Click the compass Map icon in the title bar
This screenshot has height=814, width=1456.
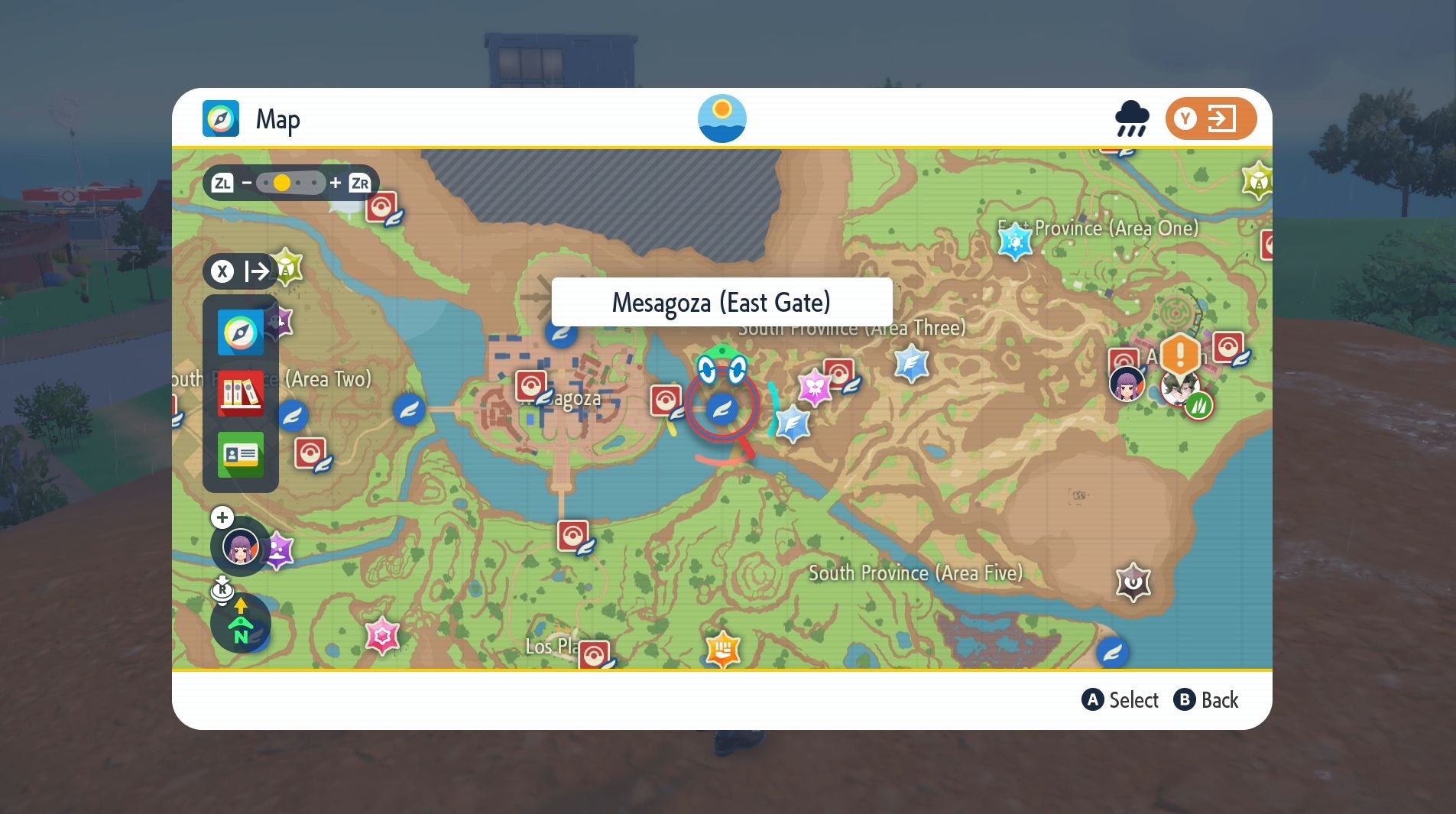click(x=222, y=118)
